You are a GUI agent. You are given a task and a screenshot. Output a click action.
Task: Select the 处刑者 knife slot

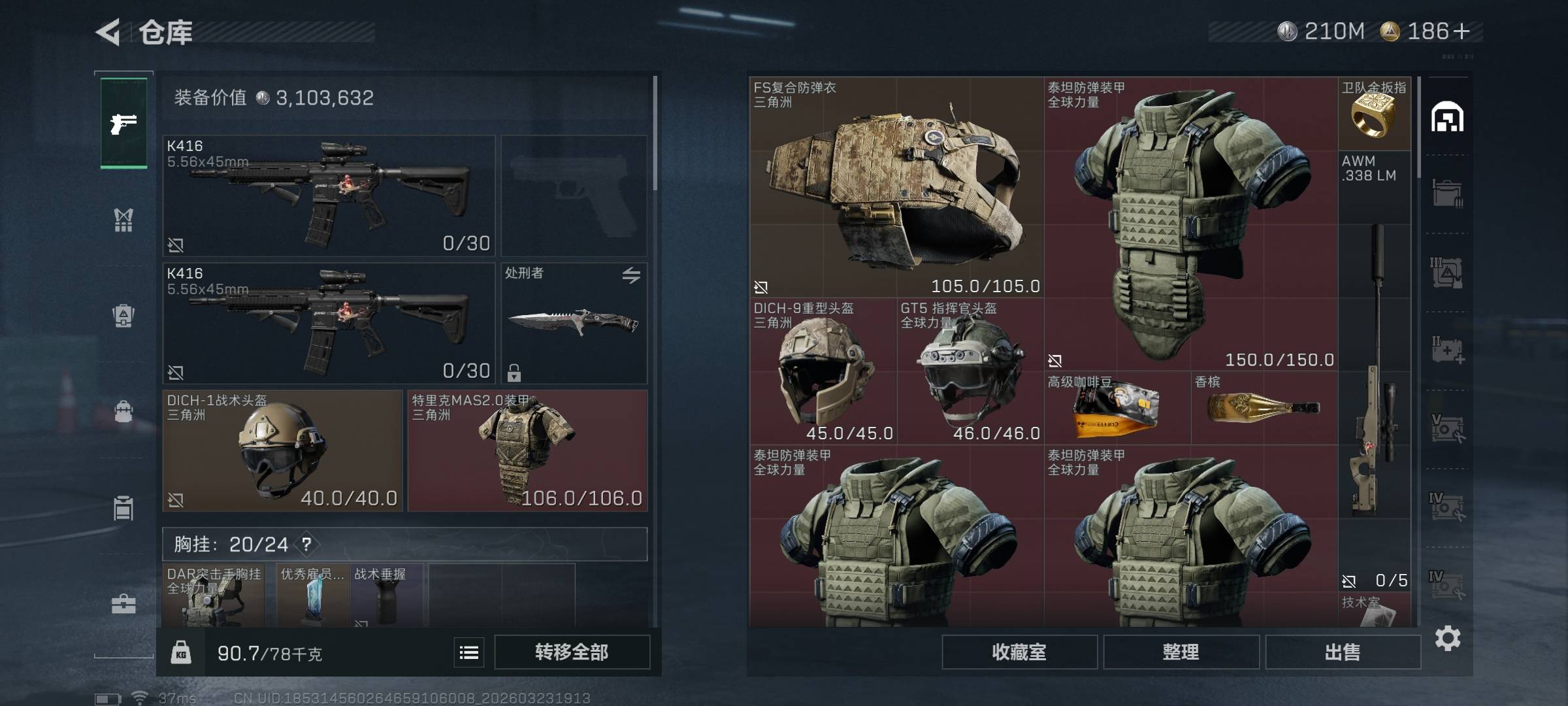(x=574, y=323)
